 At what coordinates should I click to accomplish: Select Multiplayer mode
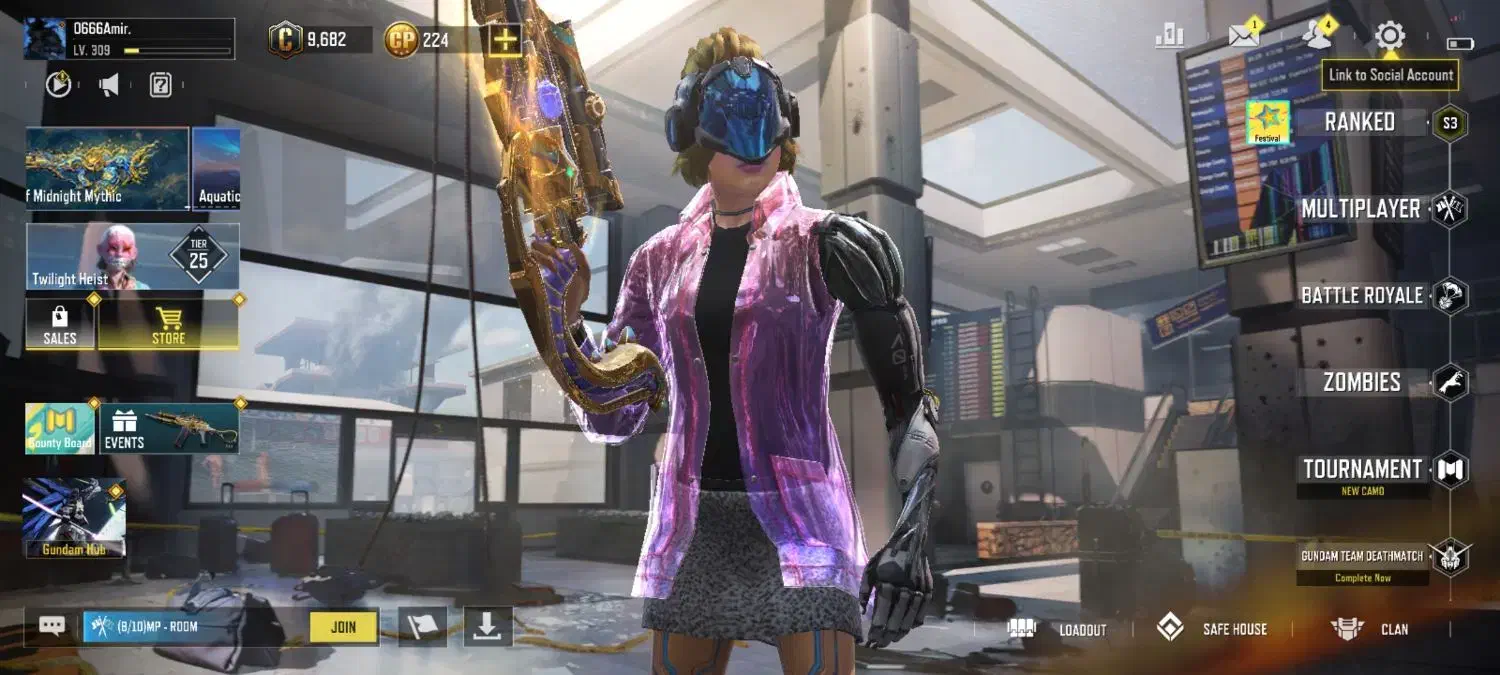pyautogui.click(x=1360, y=209)
